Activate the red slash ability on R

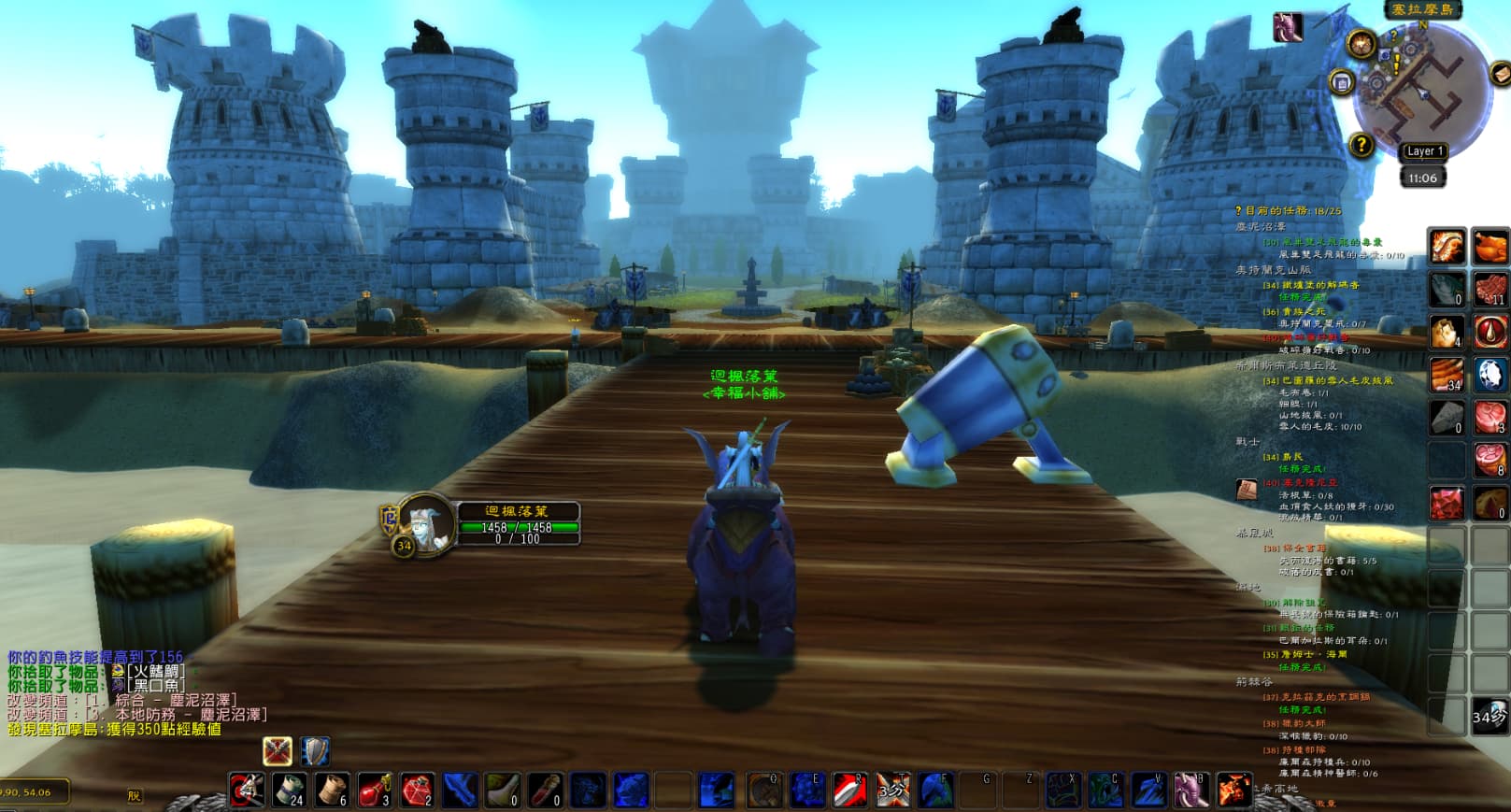tap(850, 790)
